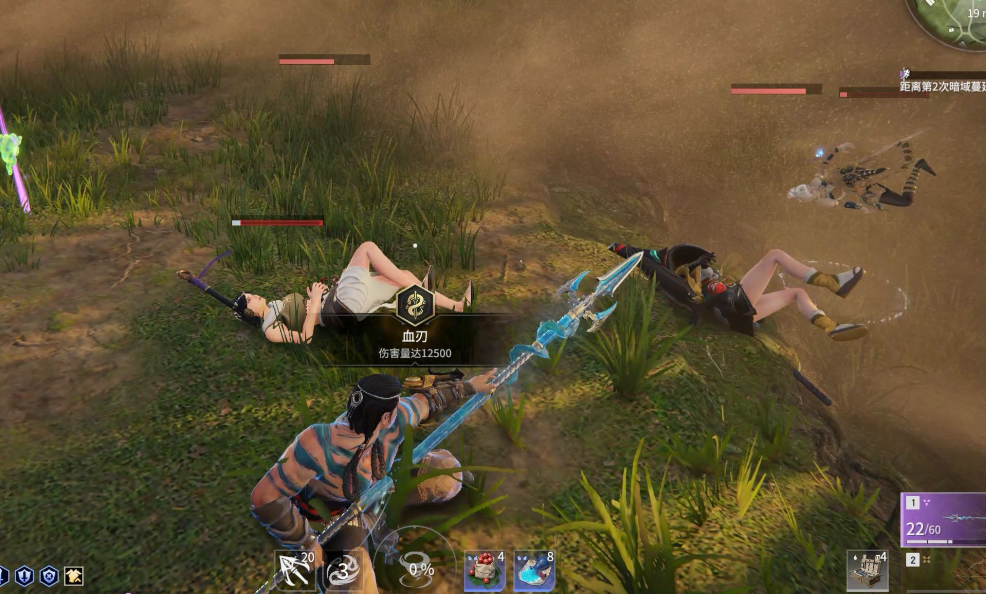Image resolution: width=986 pixels, height=594 pixels.
Task: Activate the swirl skill with 3 charges
Action: [x=343, y=572]
